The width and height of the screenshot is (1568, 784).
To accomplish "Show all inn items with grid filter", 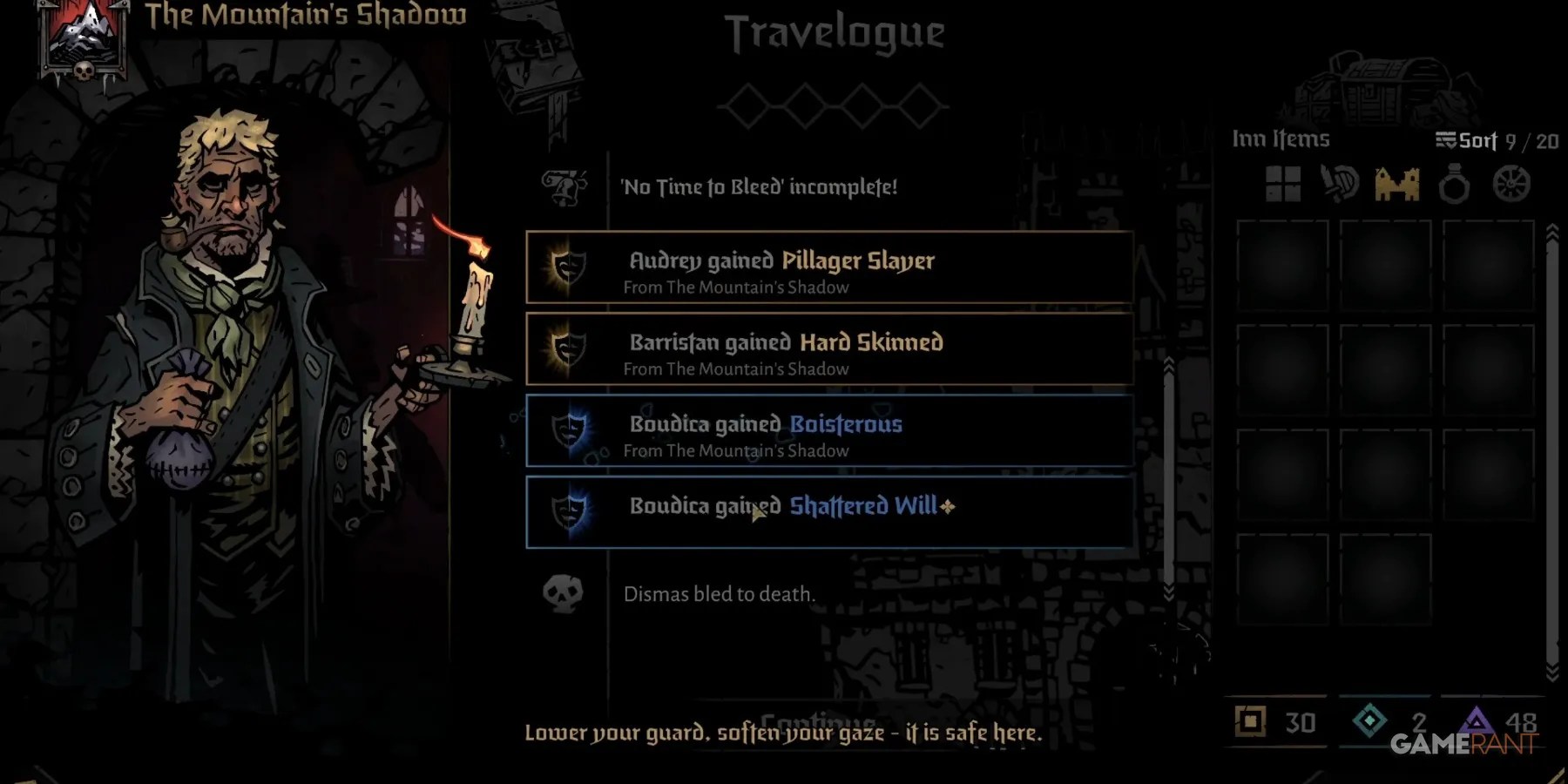I will tap(1282, 185).
